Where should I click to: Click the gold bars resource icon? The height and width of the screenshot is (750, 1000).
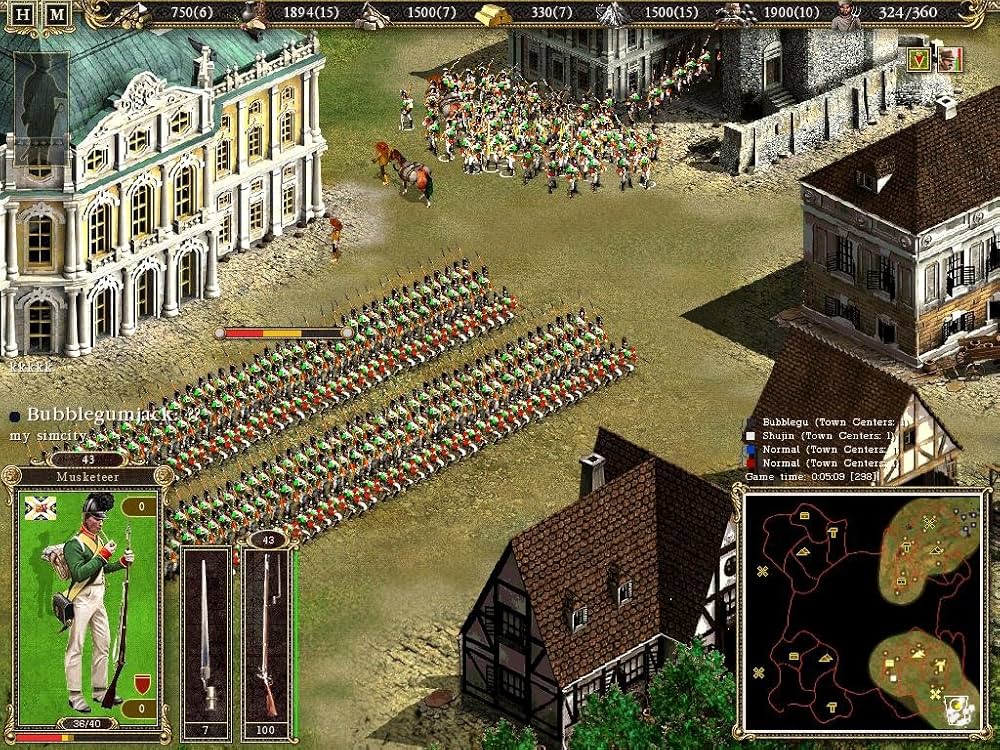pyautogui.click(x=491, y=14)
